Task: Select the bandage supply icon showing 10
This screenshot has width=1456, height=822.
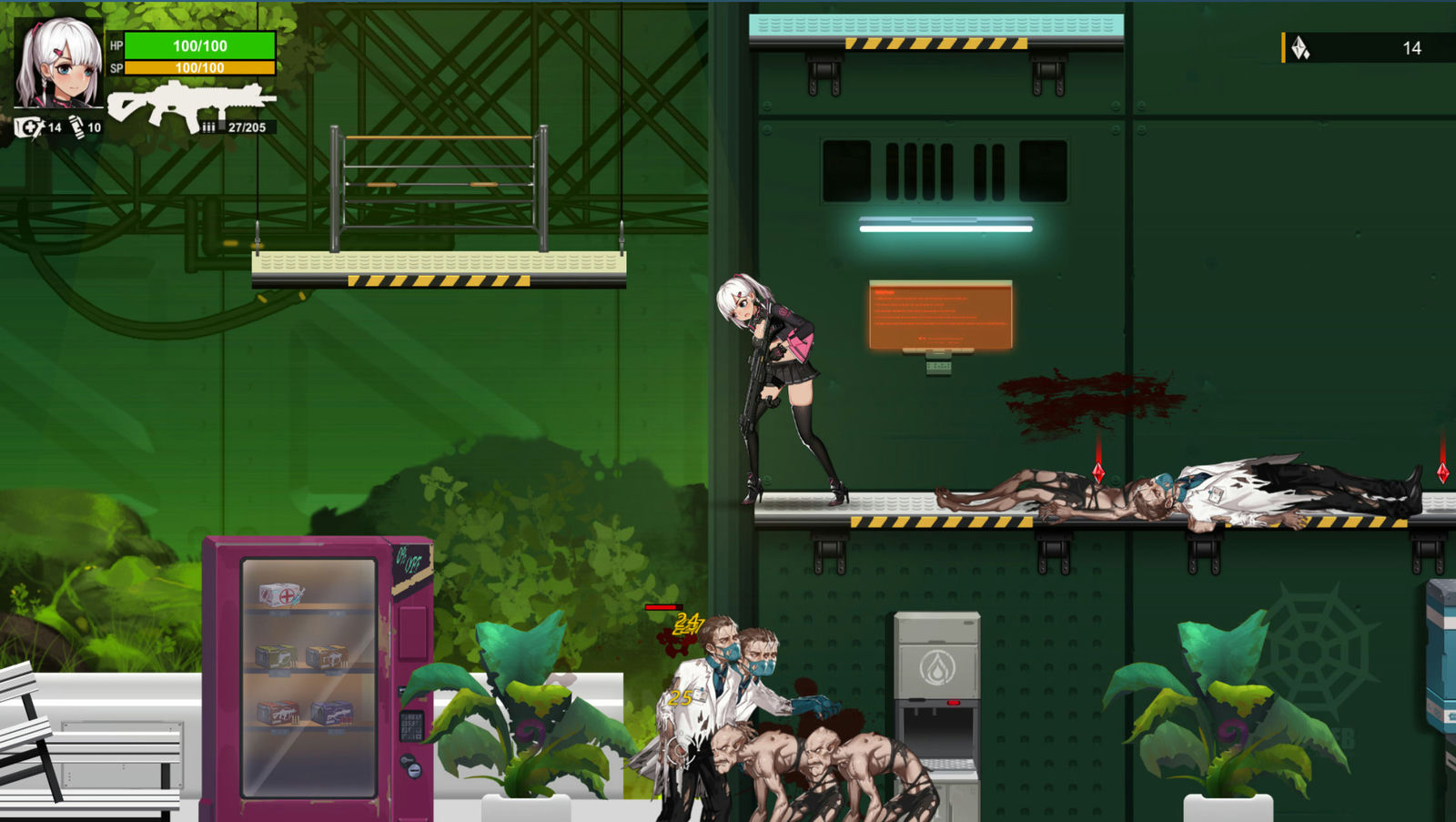Action: (x=78, y=126)
